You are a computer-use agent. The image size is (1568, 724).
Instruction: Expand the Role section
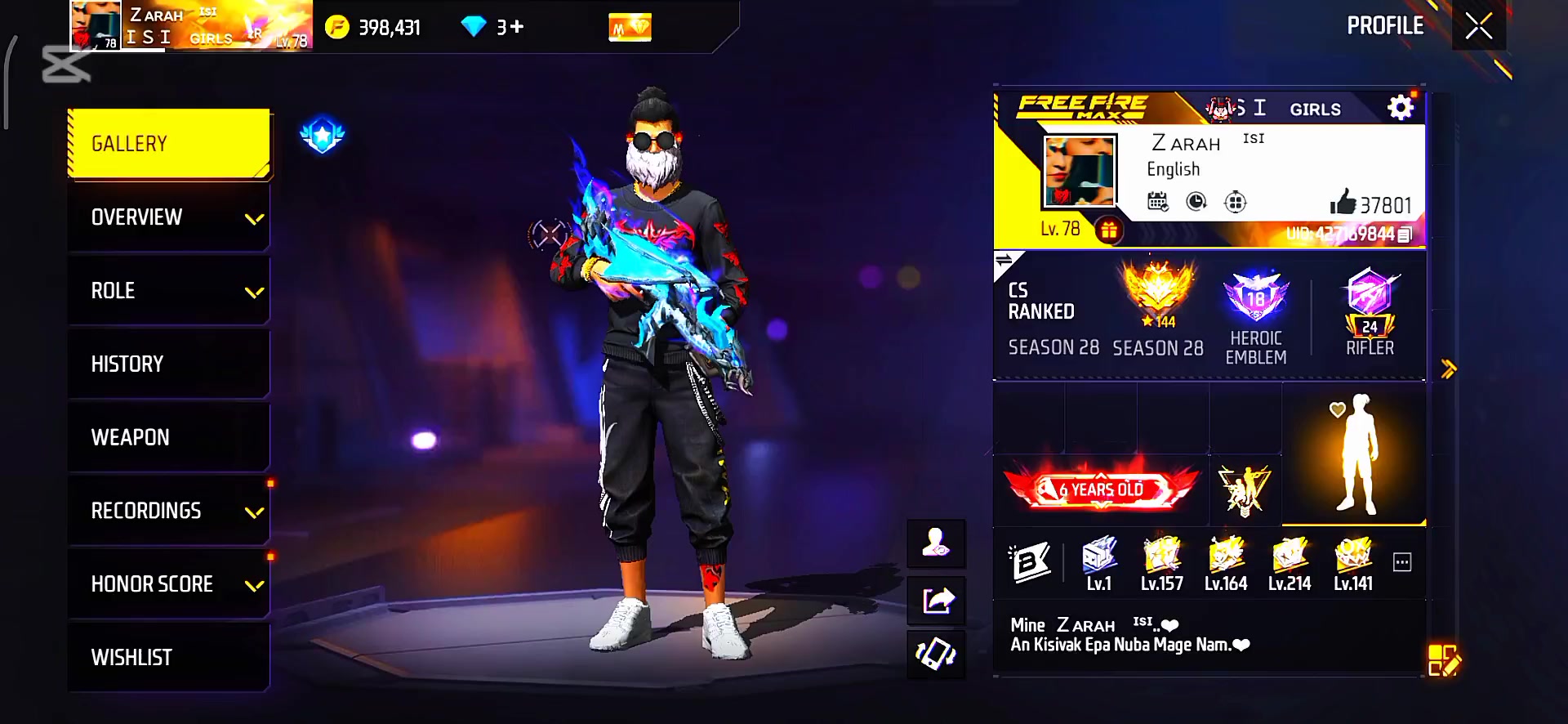click(169, 291)
